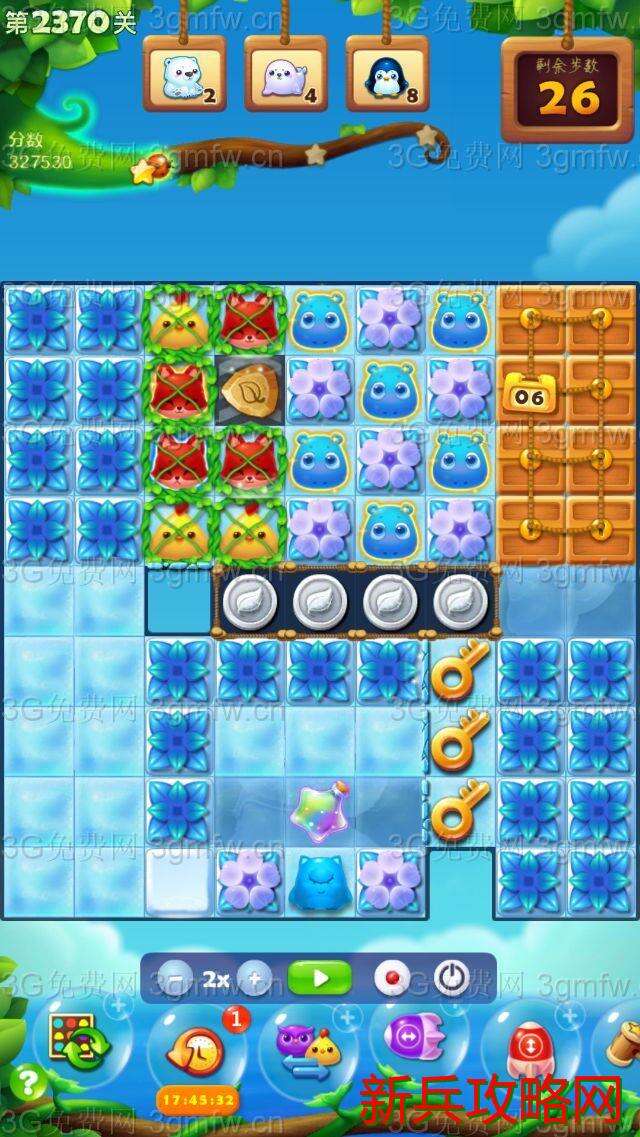Select the owl and chick swap booster
640x1137 pixels.
(309, 1047)
